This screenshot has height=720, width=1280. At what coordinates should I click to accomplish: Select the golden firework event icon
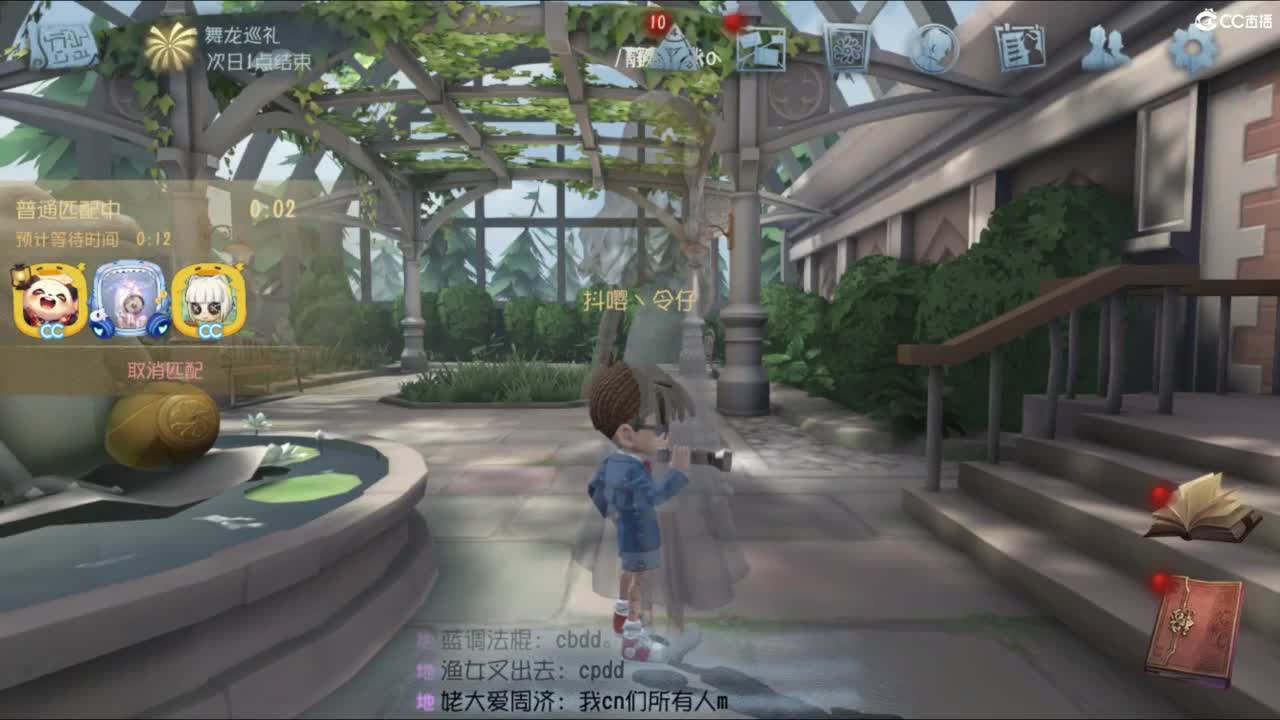click(172, 44)
